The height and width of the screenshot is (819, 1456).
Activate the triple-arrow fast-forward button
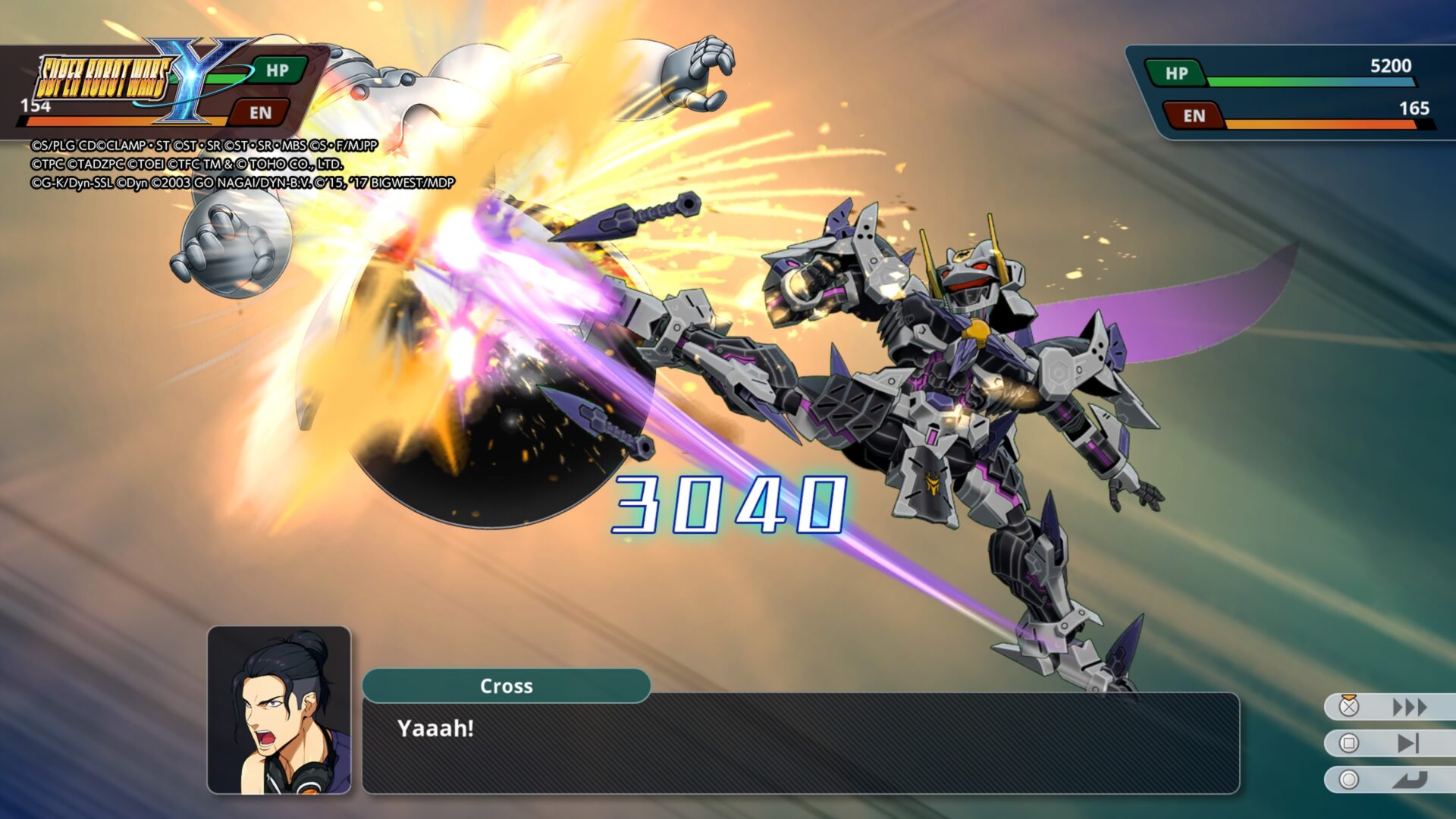click(1409, 708)
